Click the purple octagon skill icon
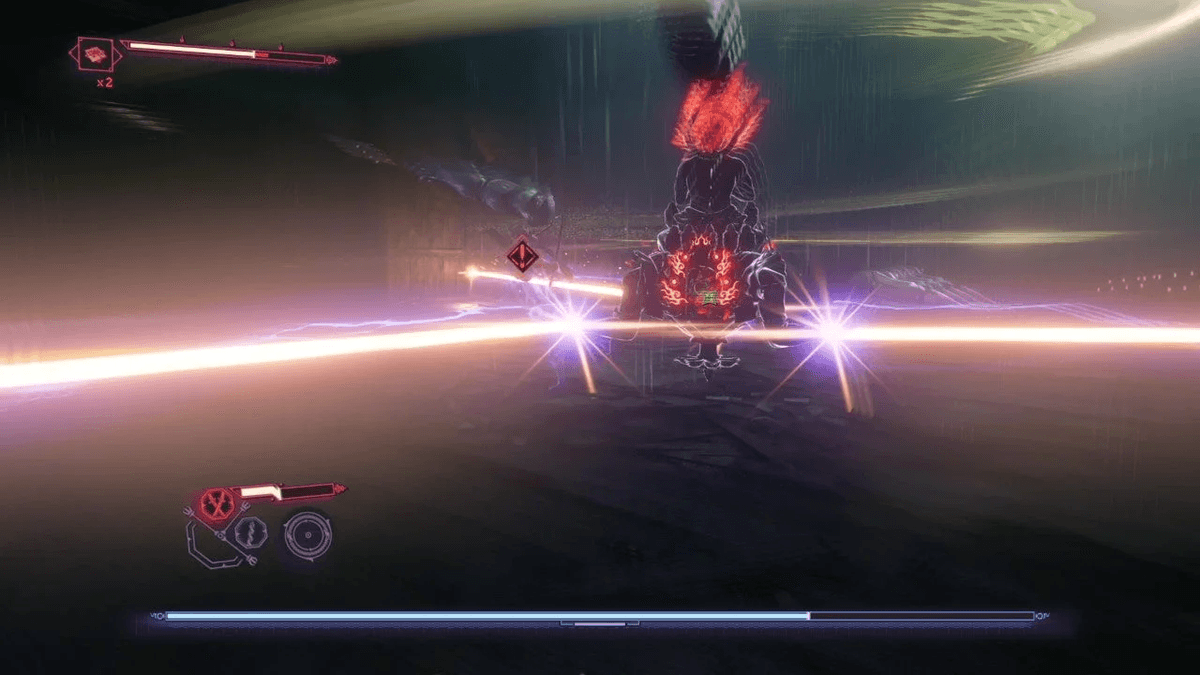The width and height of the screenshot is (1200, 675). pyautogui.click(x=249, y=531)
